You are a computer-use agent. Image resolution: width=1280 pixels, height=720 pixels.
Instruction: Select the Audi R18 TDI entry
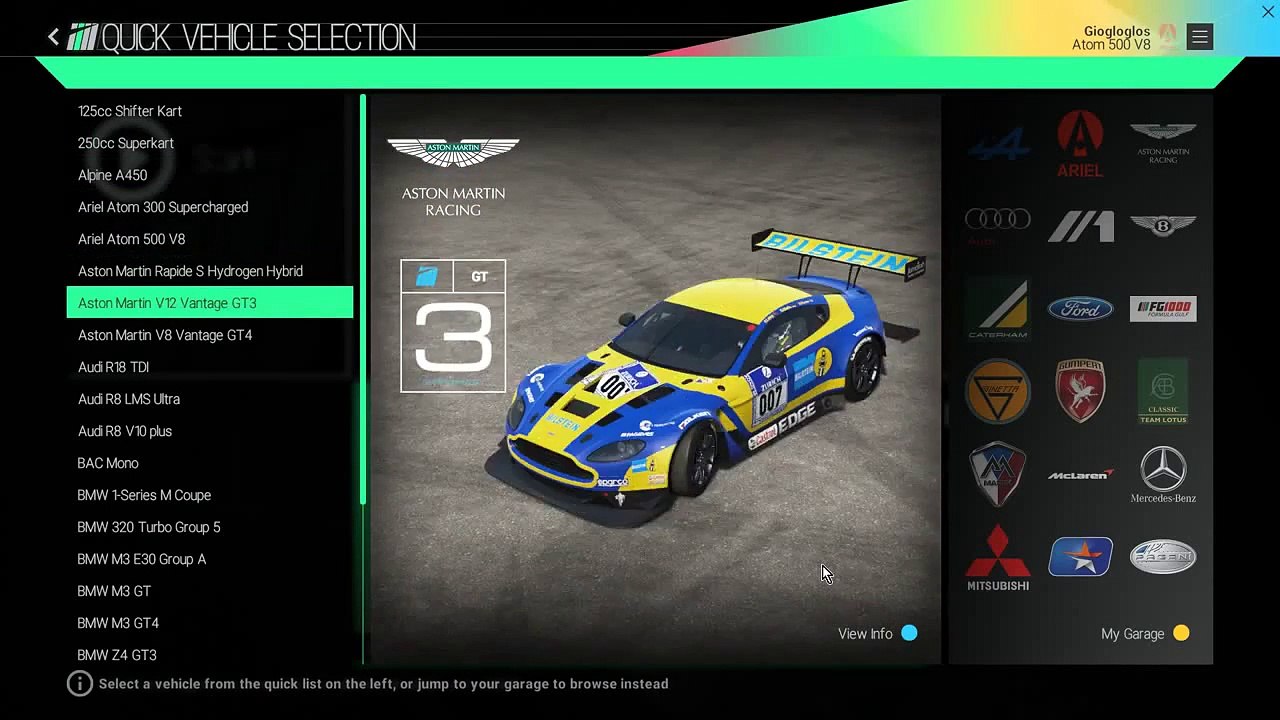pos(114,367)
